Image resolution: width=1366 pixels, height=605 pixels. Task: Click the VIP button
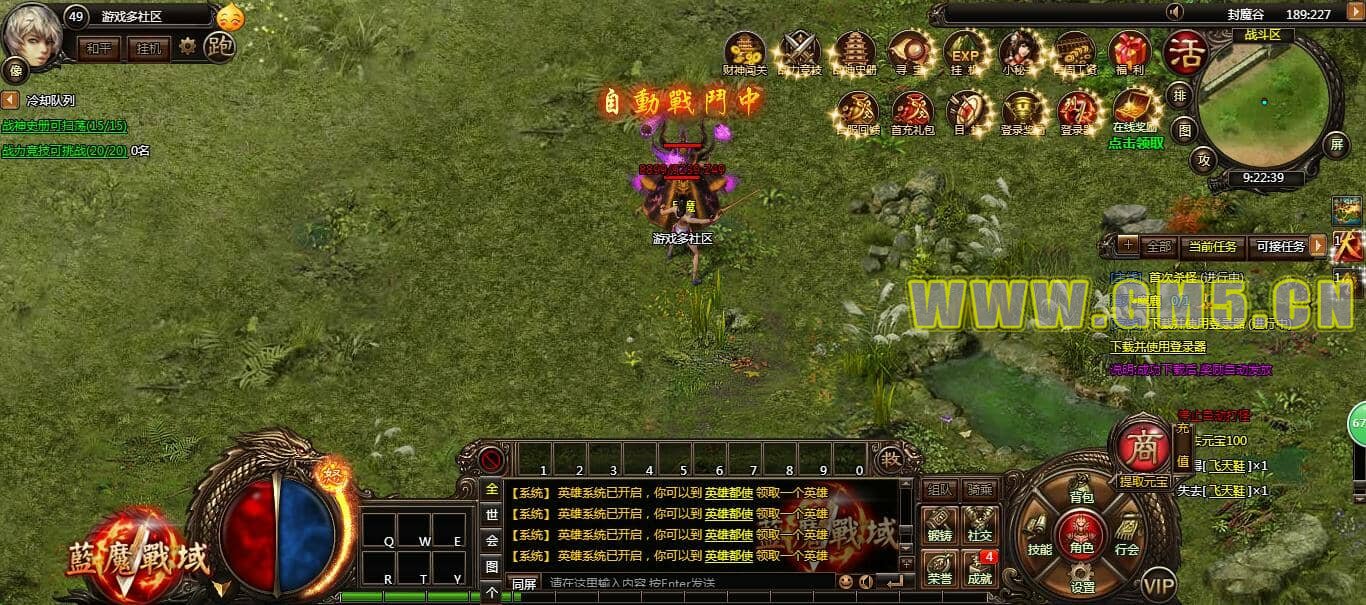click(1159, 584)
